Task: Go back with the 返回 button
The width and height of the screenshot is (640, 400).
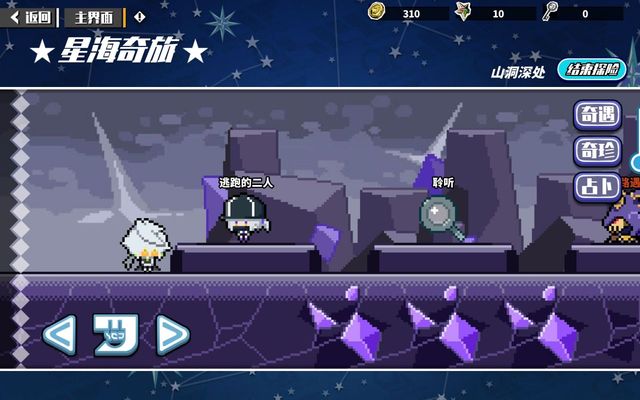Action: [31, 16]
